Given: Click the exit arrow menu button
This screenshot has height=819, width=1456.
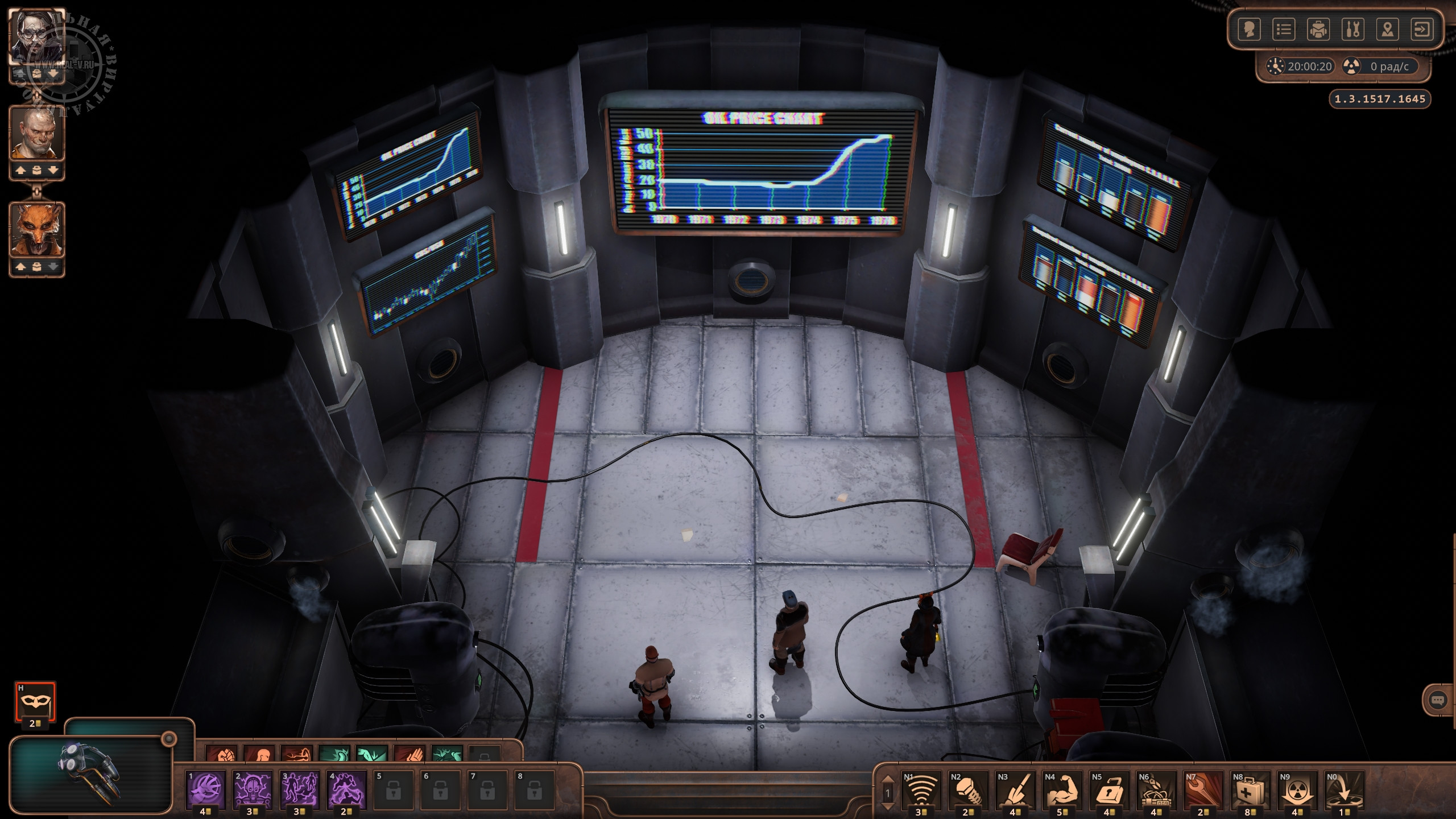Looking at the screenshot, I should 1422,30.
